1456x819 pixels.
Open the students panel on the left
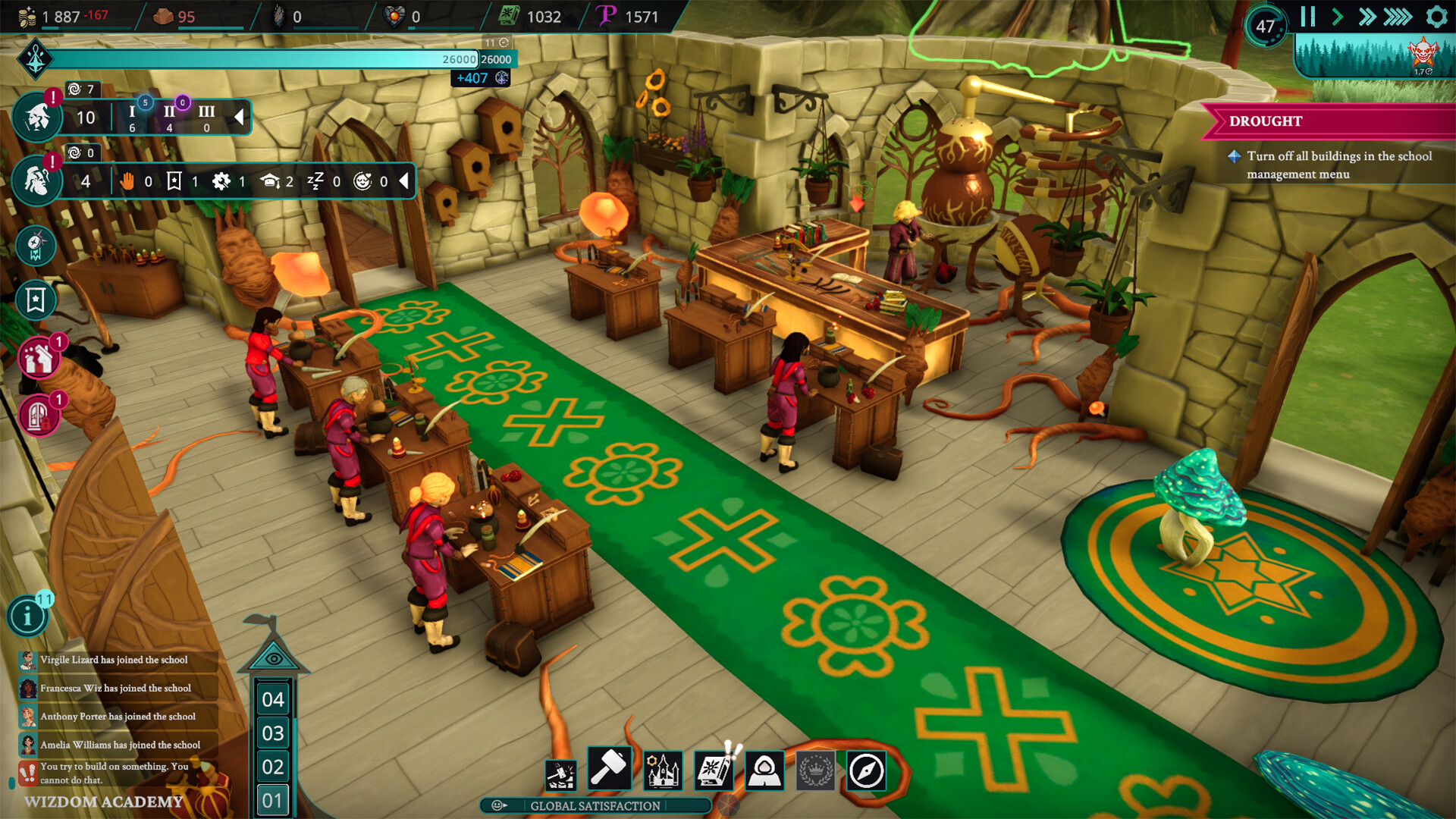click(x=36, y=115)
